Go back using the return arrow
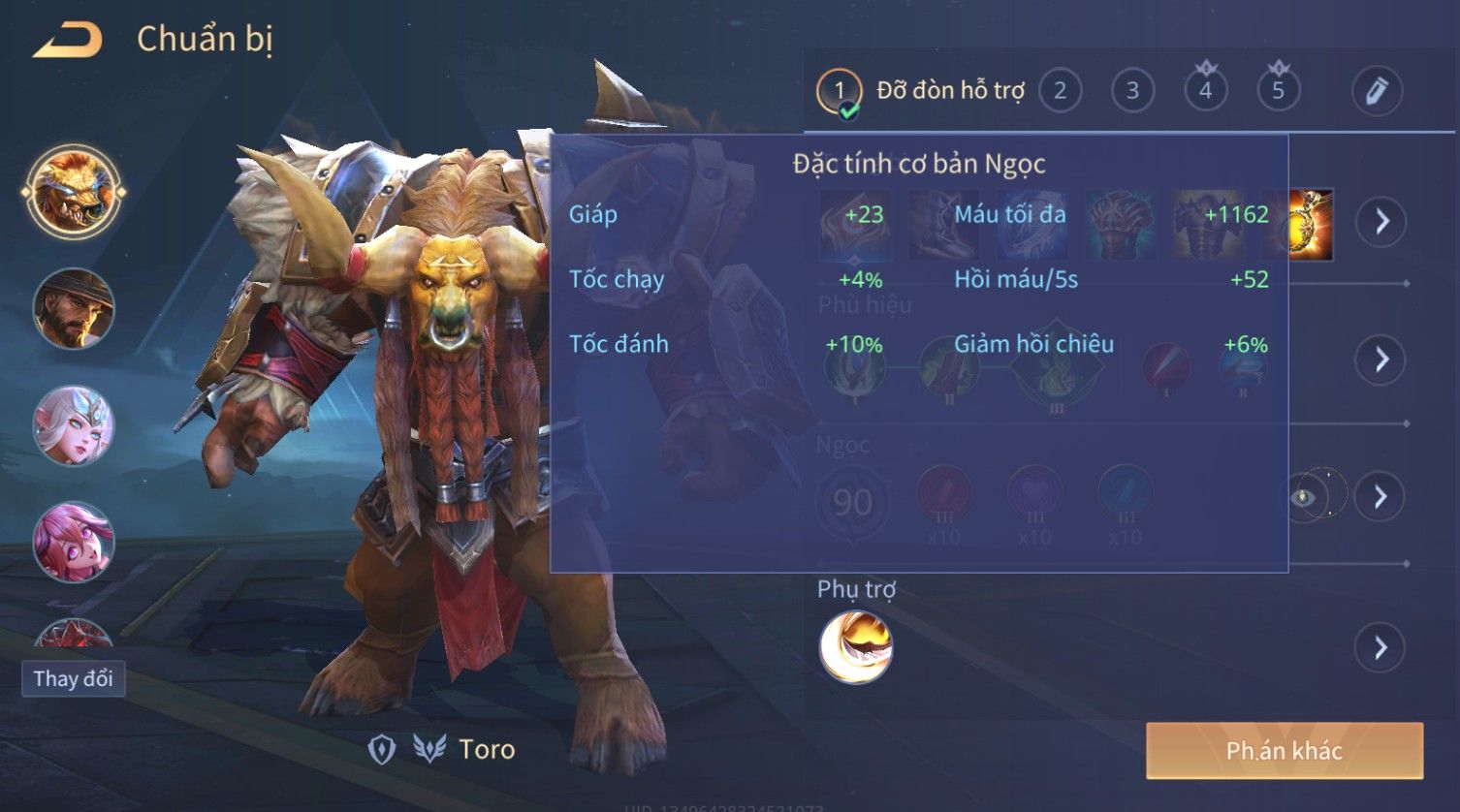The height and width of the screenshot is (812, 1460). pyautogui.click(x=68, y=41)
